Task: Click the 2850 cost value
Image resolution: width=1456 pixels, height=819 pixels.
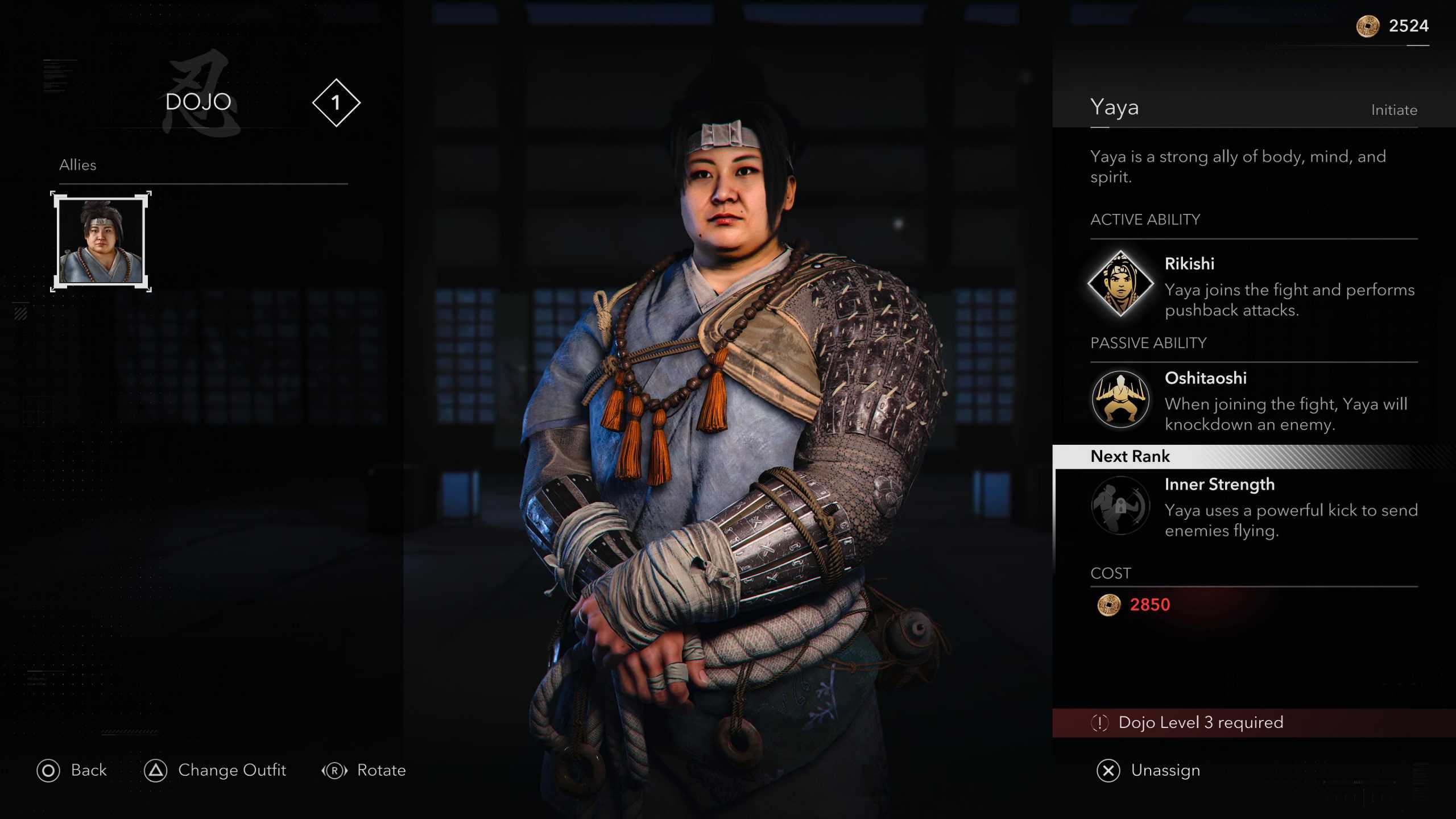Action: (1151, 604)
